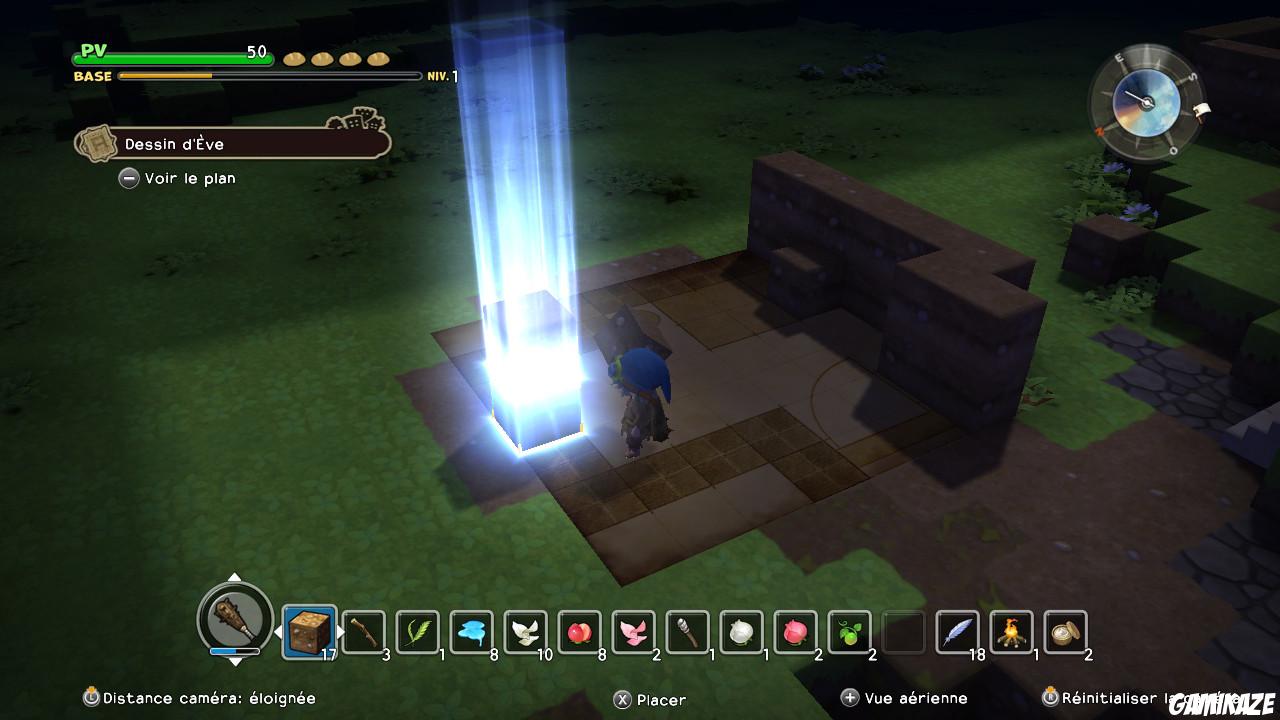This screenshot has width=1280, height=720.
Task: Select the campfire item in the hotbar
Action: click(1013, 630)
